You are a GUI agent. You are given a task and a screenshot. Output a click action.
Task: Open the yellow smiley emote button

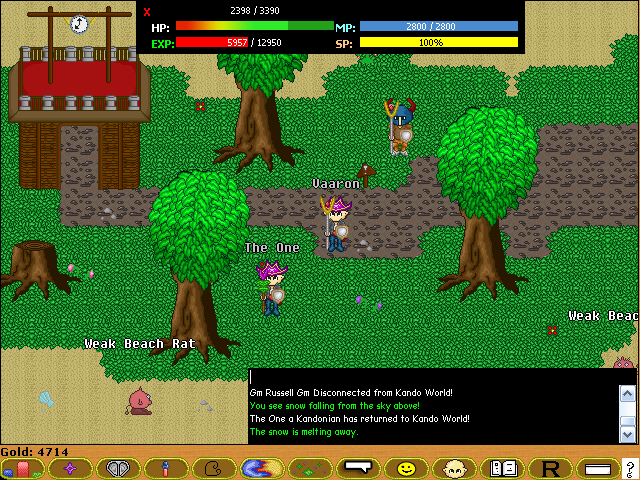point(406,468)
